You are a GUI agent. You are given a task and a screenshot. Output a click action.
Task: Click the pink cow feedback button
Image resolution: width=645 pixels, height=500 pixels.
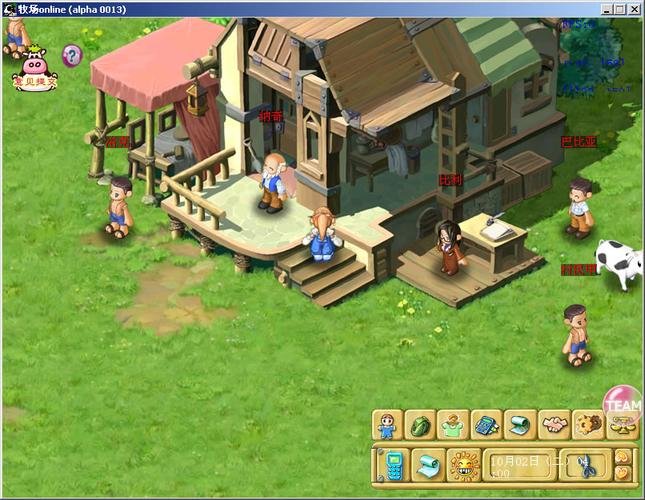click(34, 70)
